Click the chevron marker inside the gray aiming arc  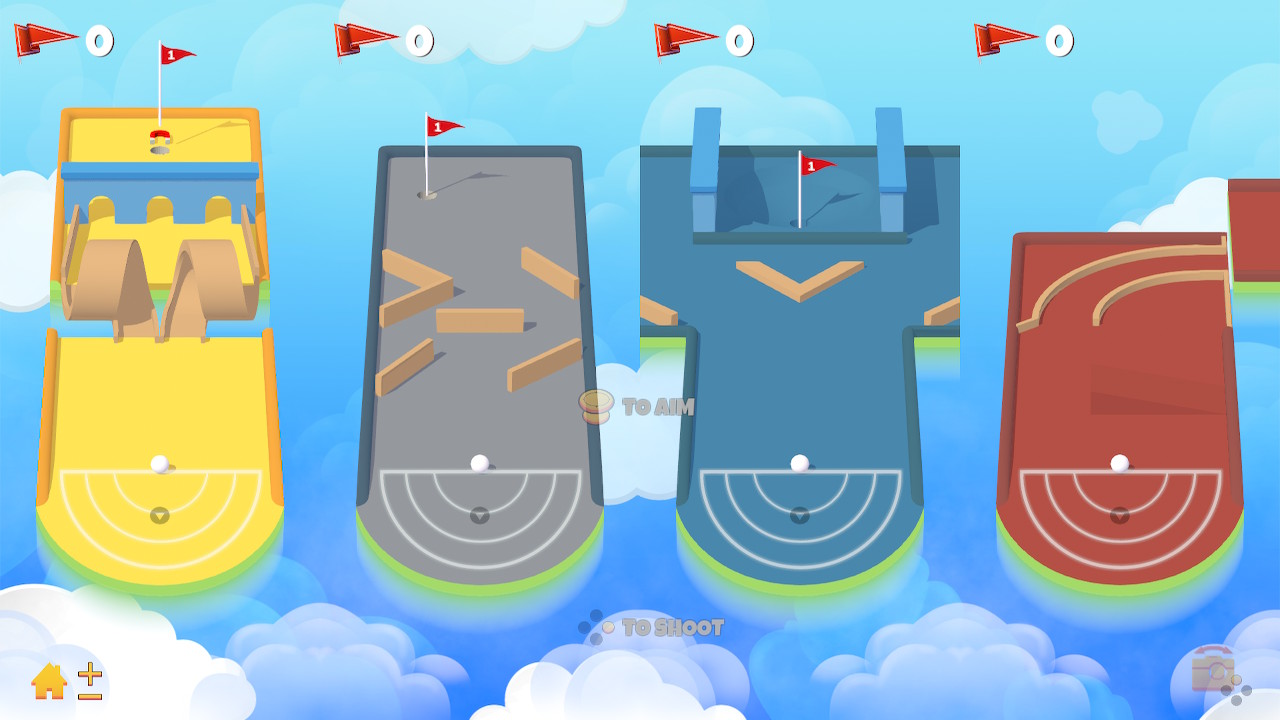(479, 516)
